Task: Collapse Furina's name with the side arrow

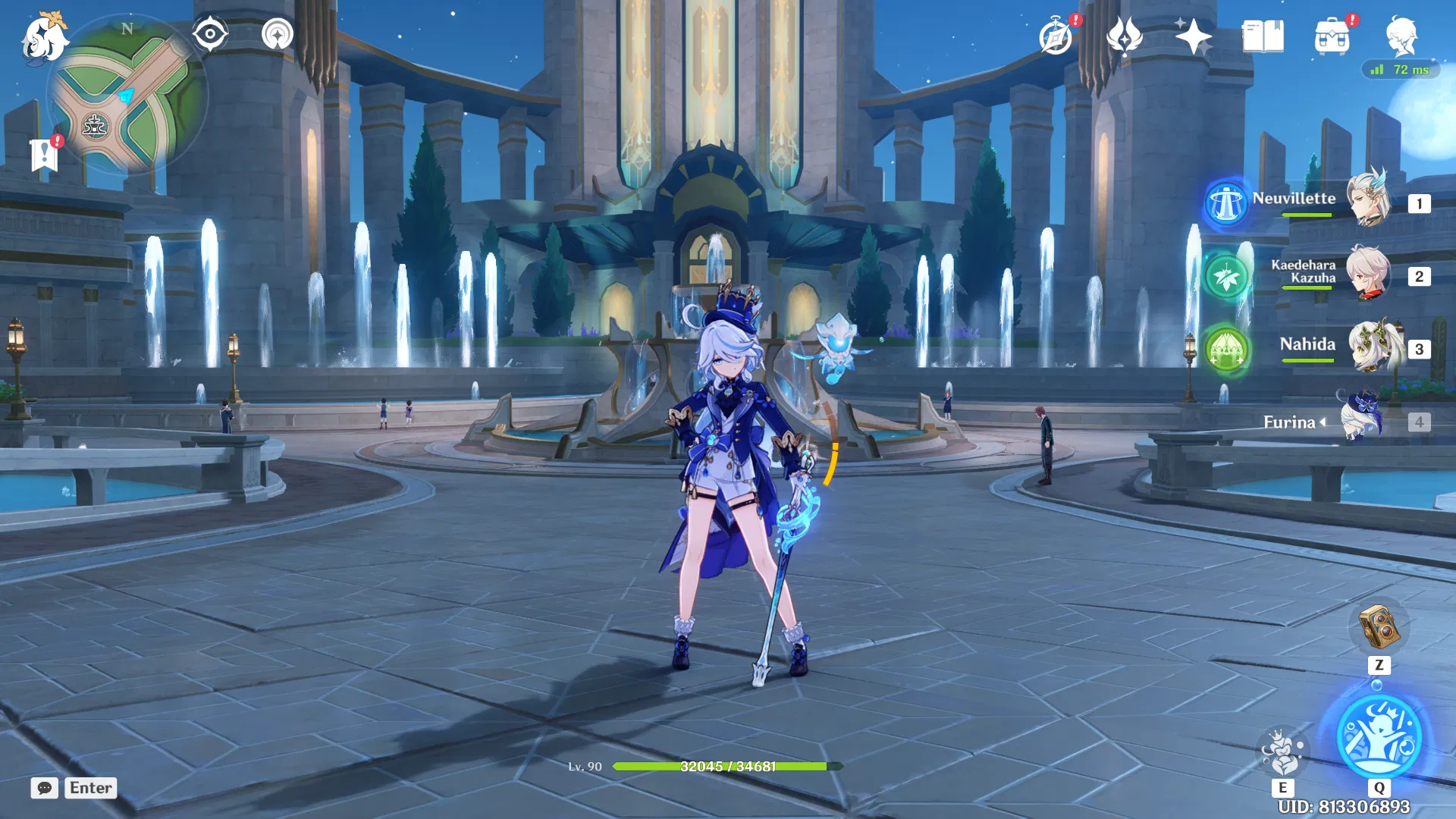Action: pyautogui.click(x=1324, y=422)
